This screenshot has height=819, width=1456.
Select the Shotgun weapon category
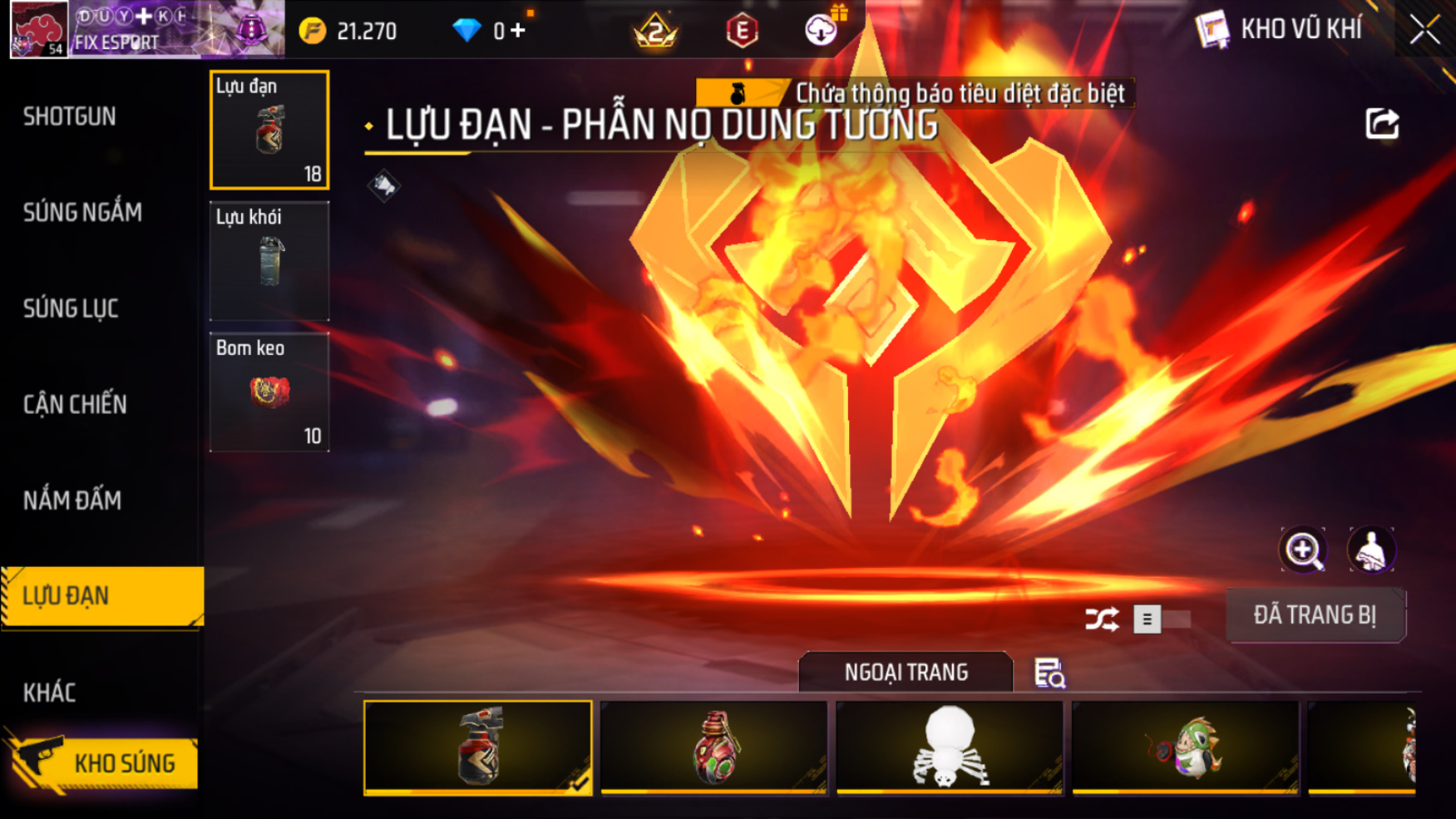70,116
